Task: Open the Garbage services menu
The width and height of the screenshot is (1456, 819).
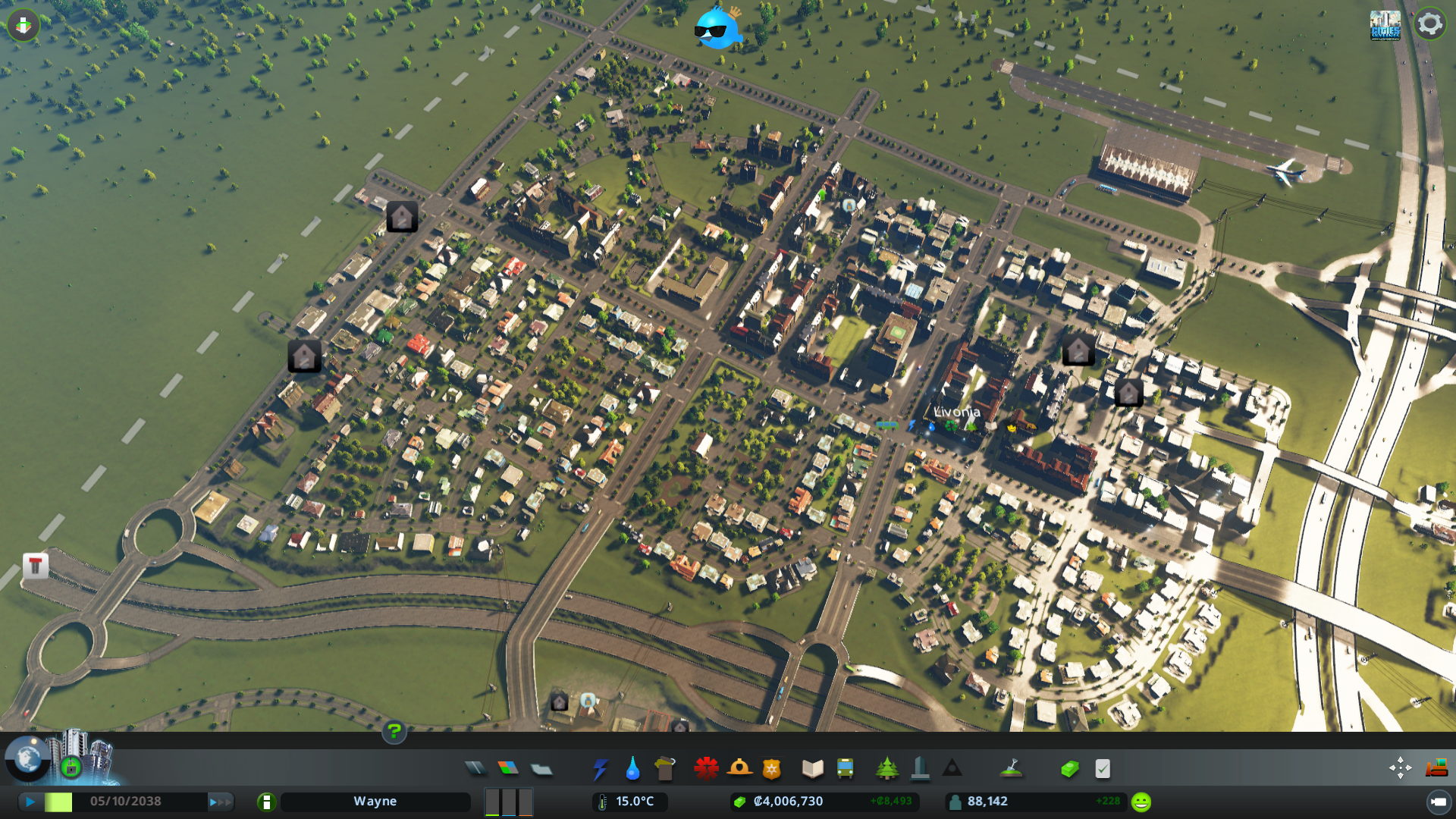Action: coord(664,767)
